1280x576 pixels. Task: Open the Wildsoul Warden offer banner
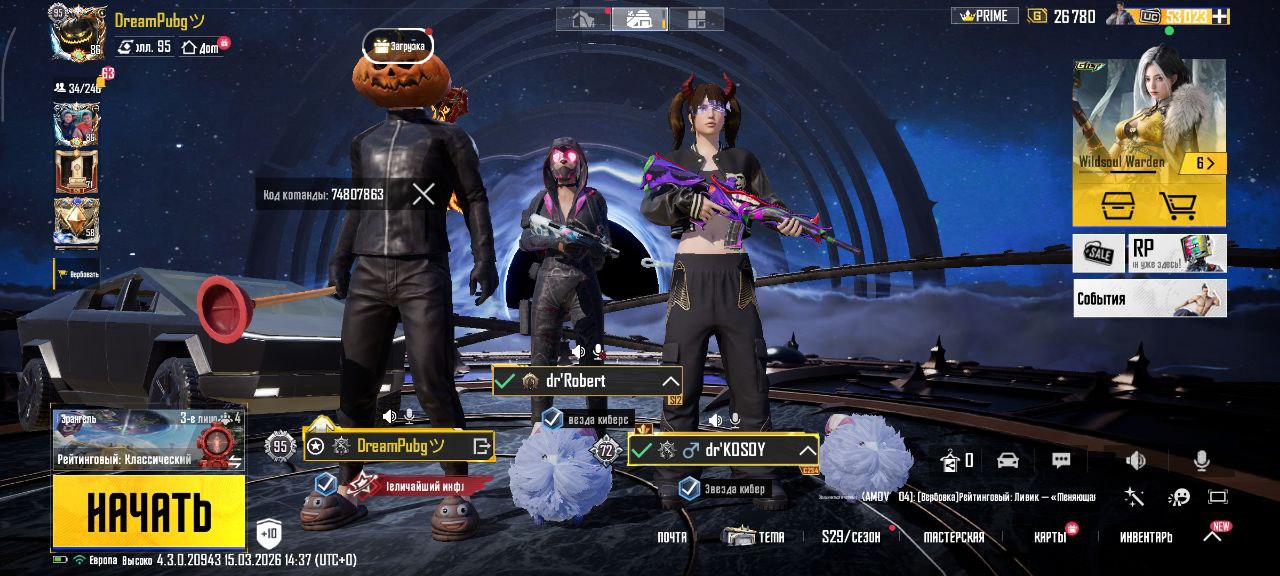click(1148, 120)
